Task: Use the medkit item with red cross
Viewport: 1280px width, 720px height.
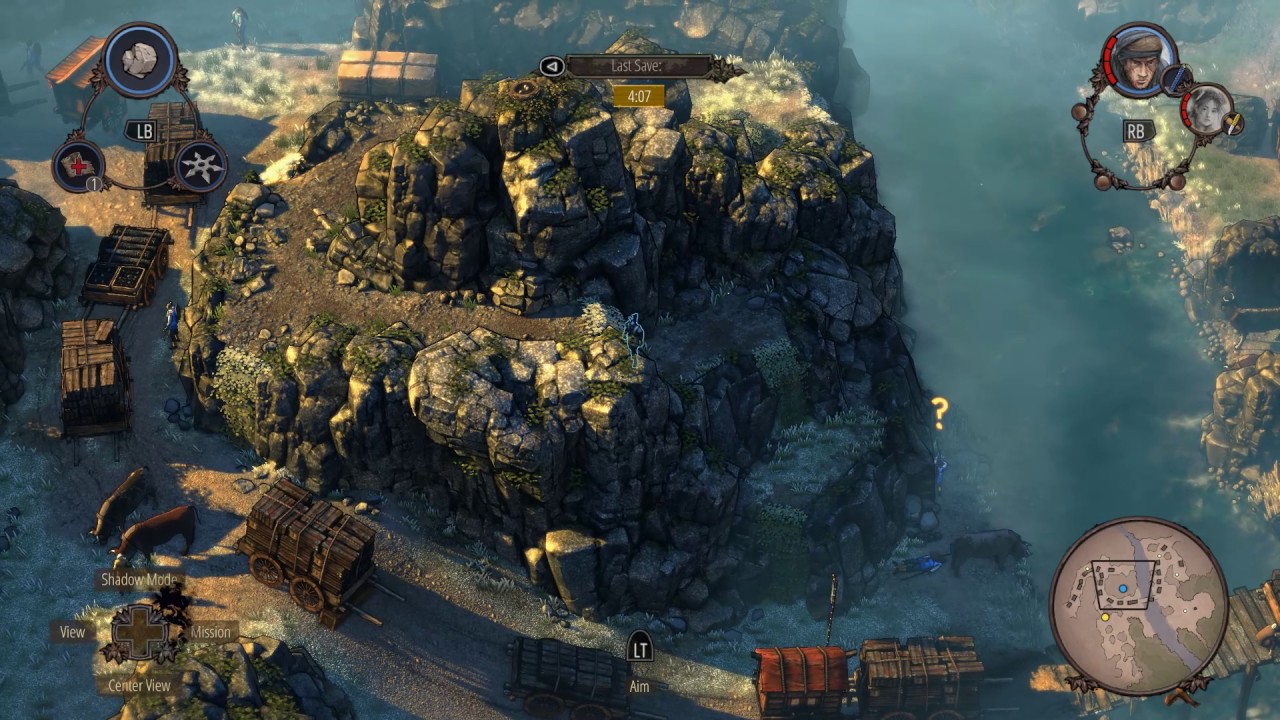Action: pyautogui.click(x=78, y=165)
